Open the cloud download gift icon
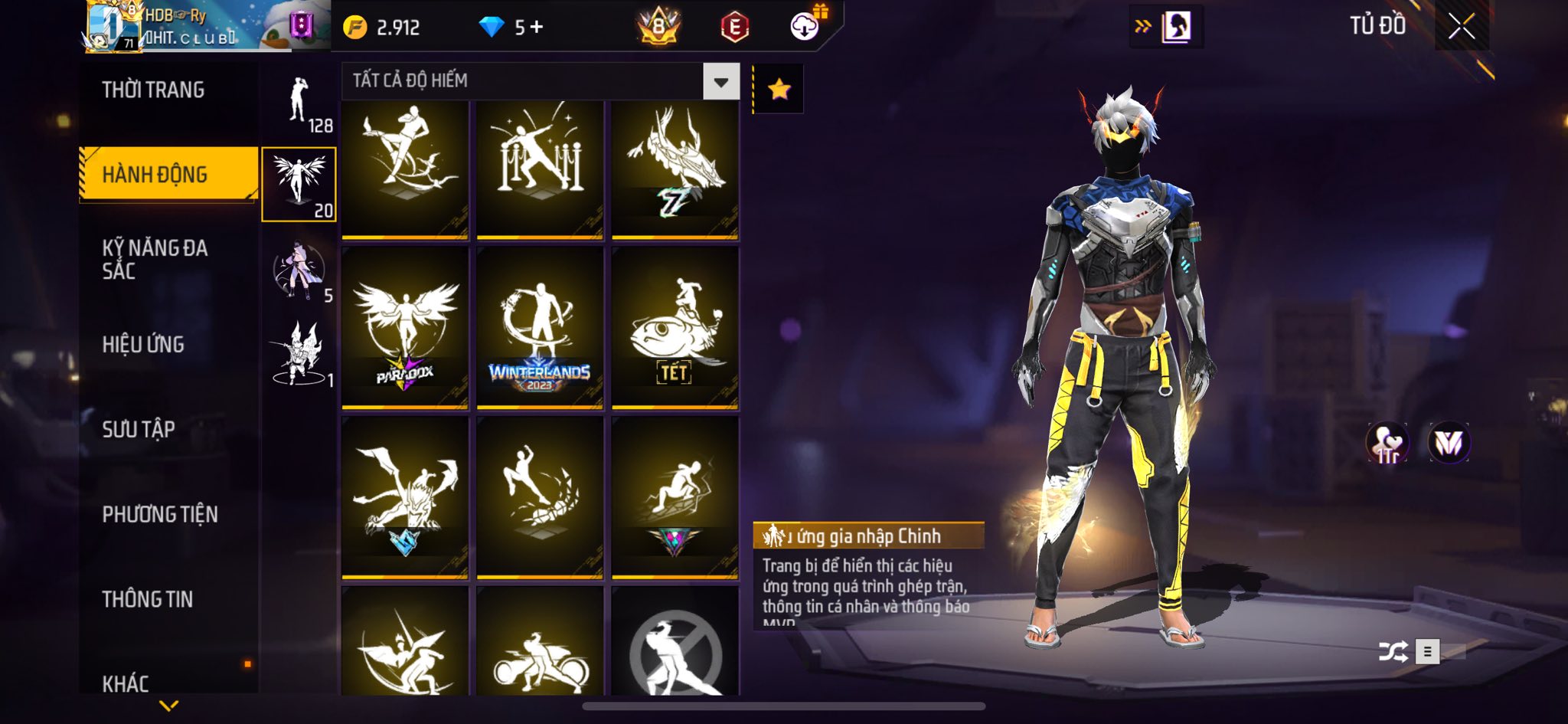 coord(805,27)
